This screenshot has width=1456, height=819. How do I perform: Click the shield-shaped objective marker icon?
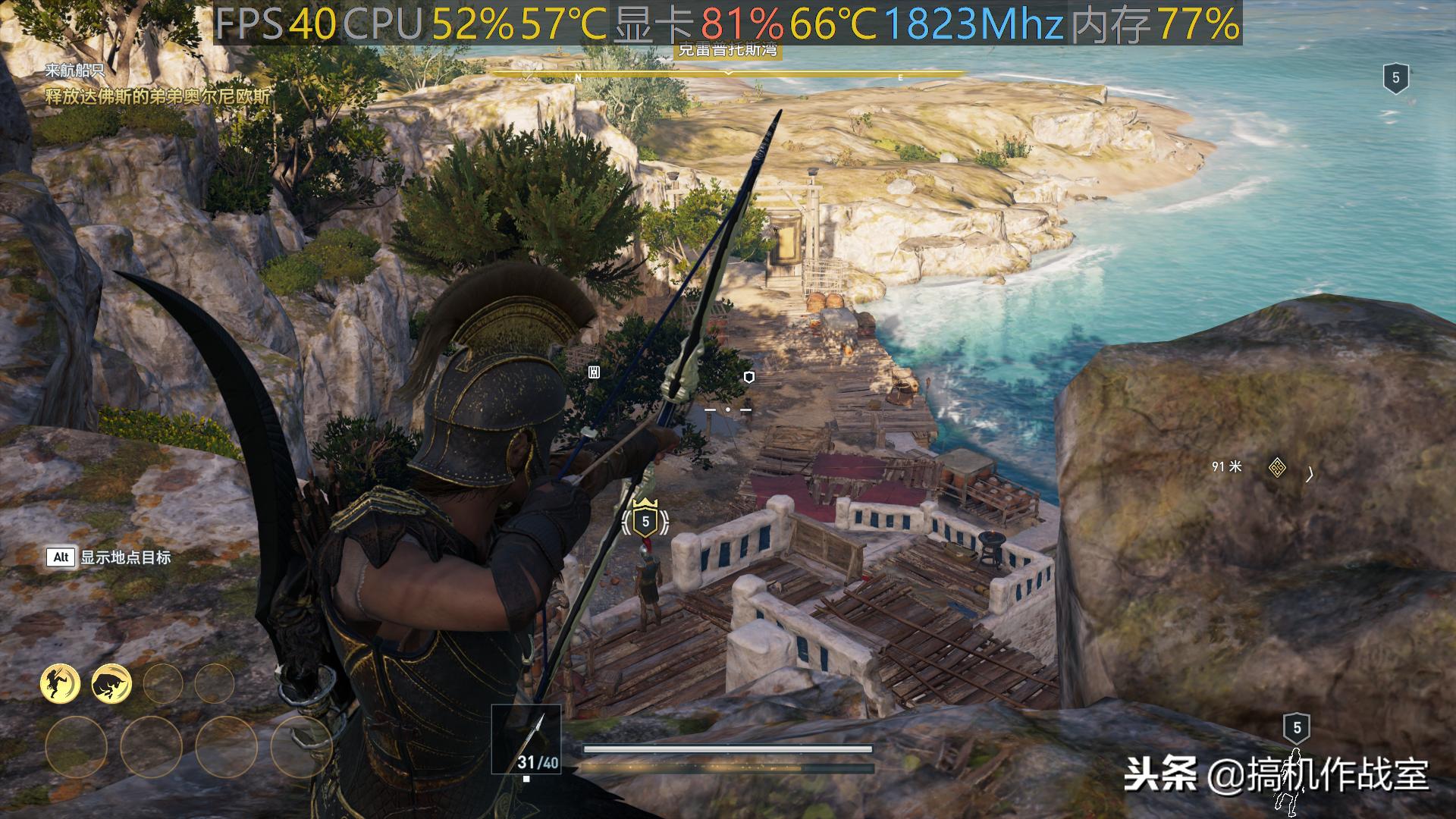pyautogui.click(x=749, y=377)
